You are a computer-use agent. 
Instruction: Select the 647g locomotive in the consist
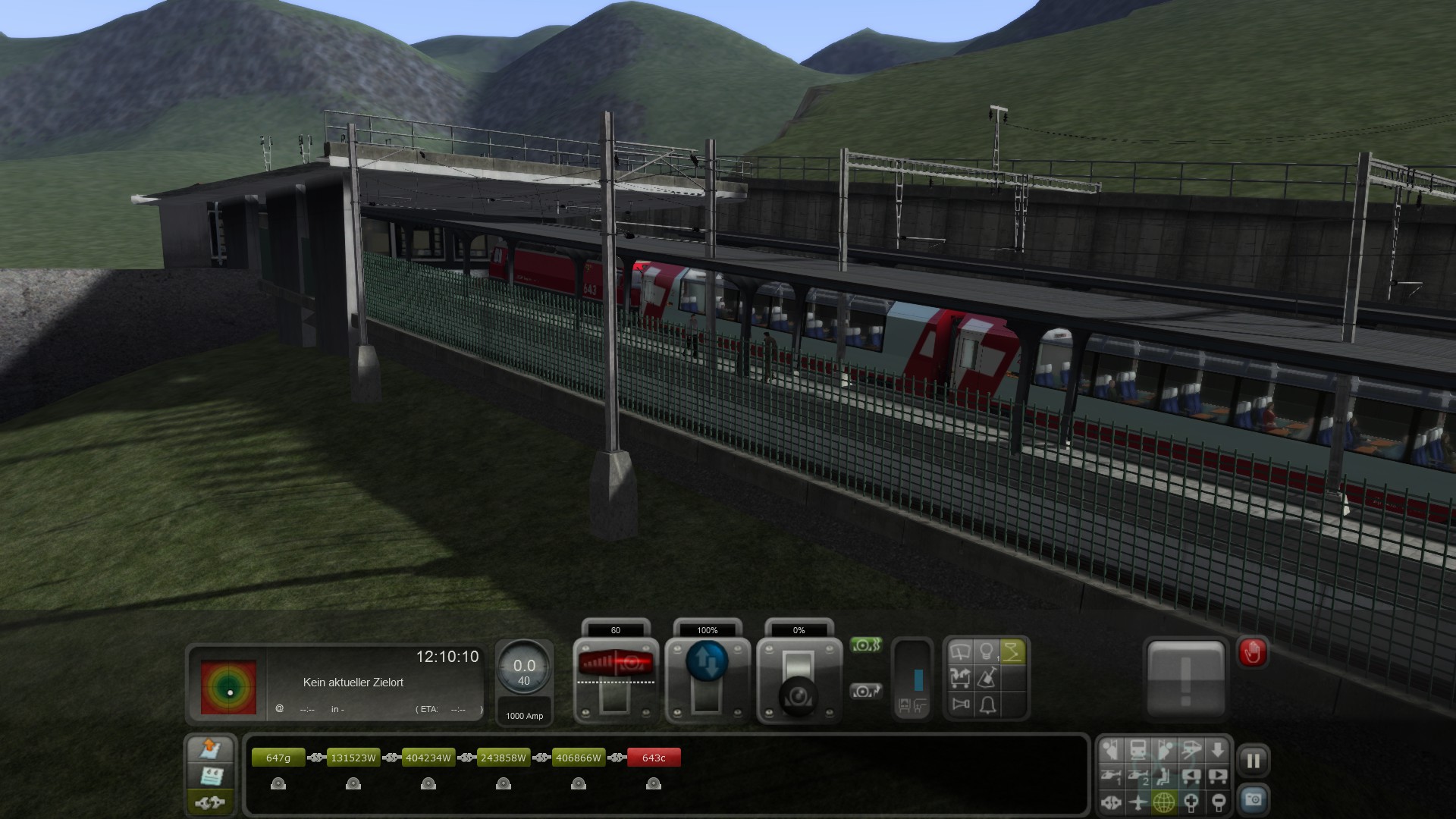pos(278,758)
